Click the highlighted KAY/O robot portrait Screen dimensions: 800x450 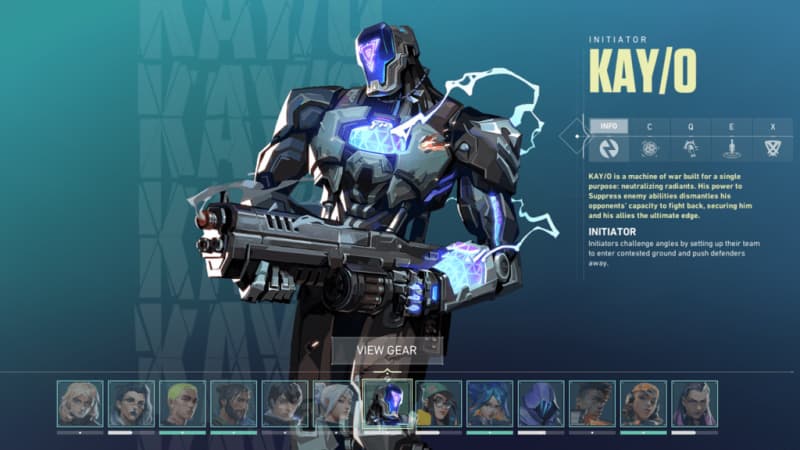(x=387, y=403)
